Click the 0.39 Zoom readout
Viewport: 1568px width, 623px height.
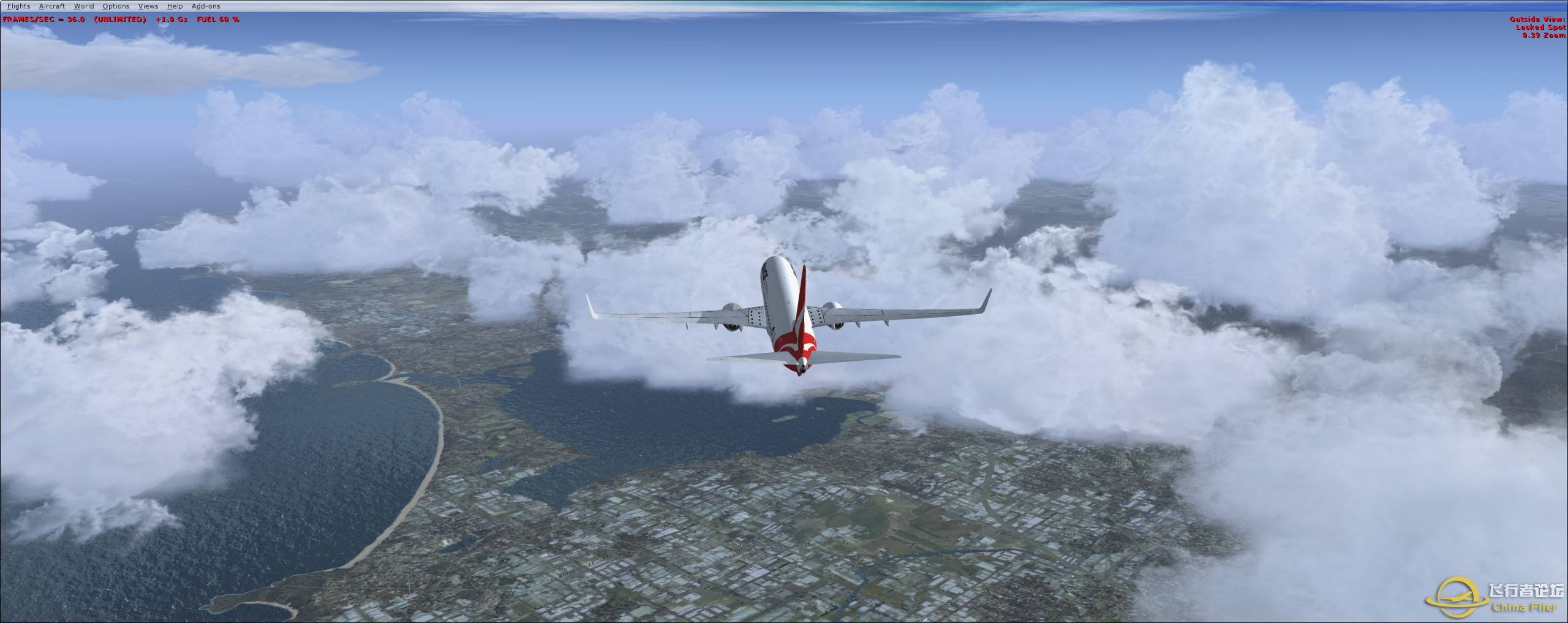pyautogui.click(x=1544, y=35)
